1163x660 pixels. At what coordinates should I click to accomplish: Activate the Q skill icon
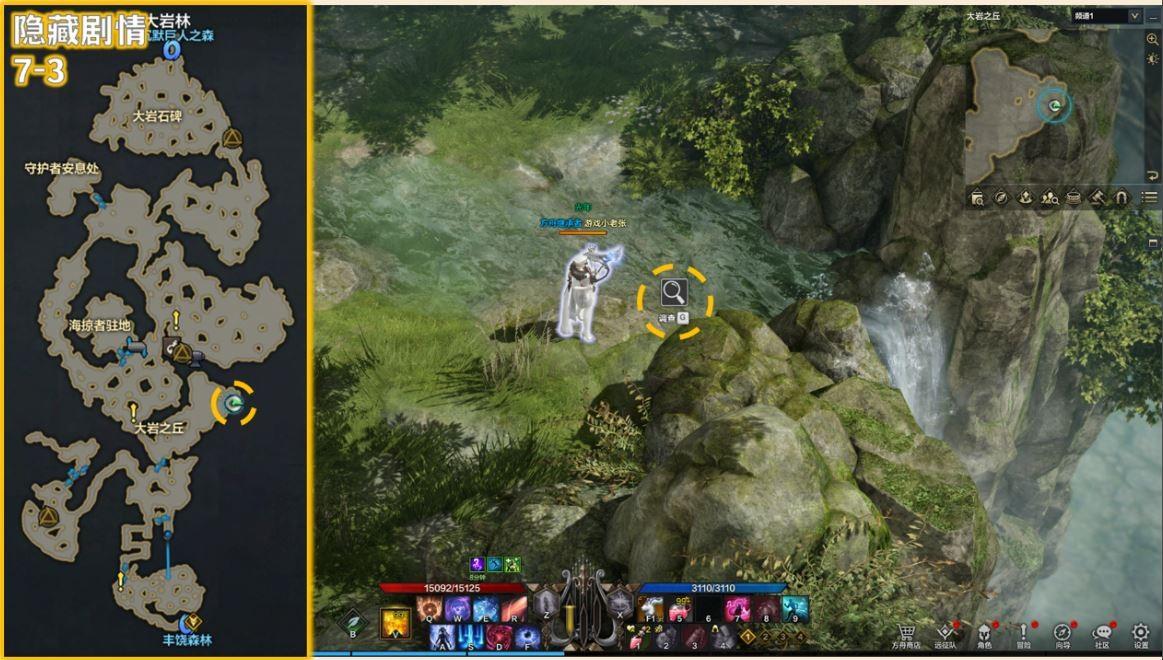point(429,609)
